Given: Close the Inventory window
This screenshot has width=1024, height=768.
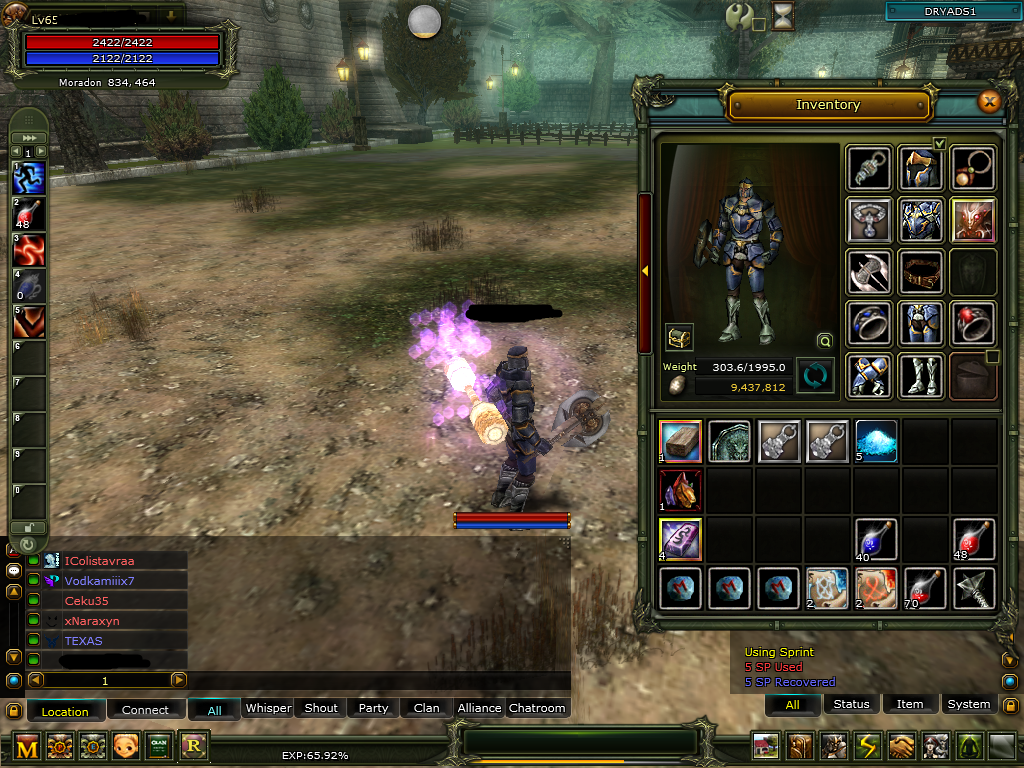Looking at the screenshot, I should [989, 102].
